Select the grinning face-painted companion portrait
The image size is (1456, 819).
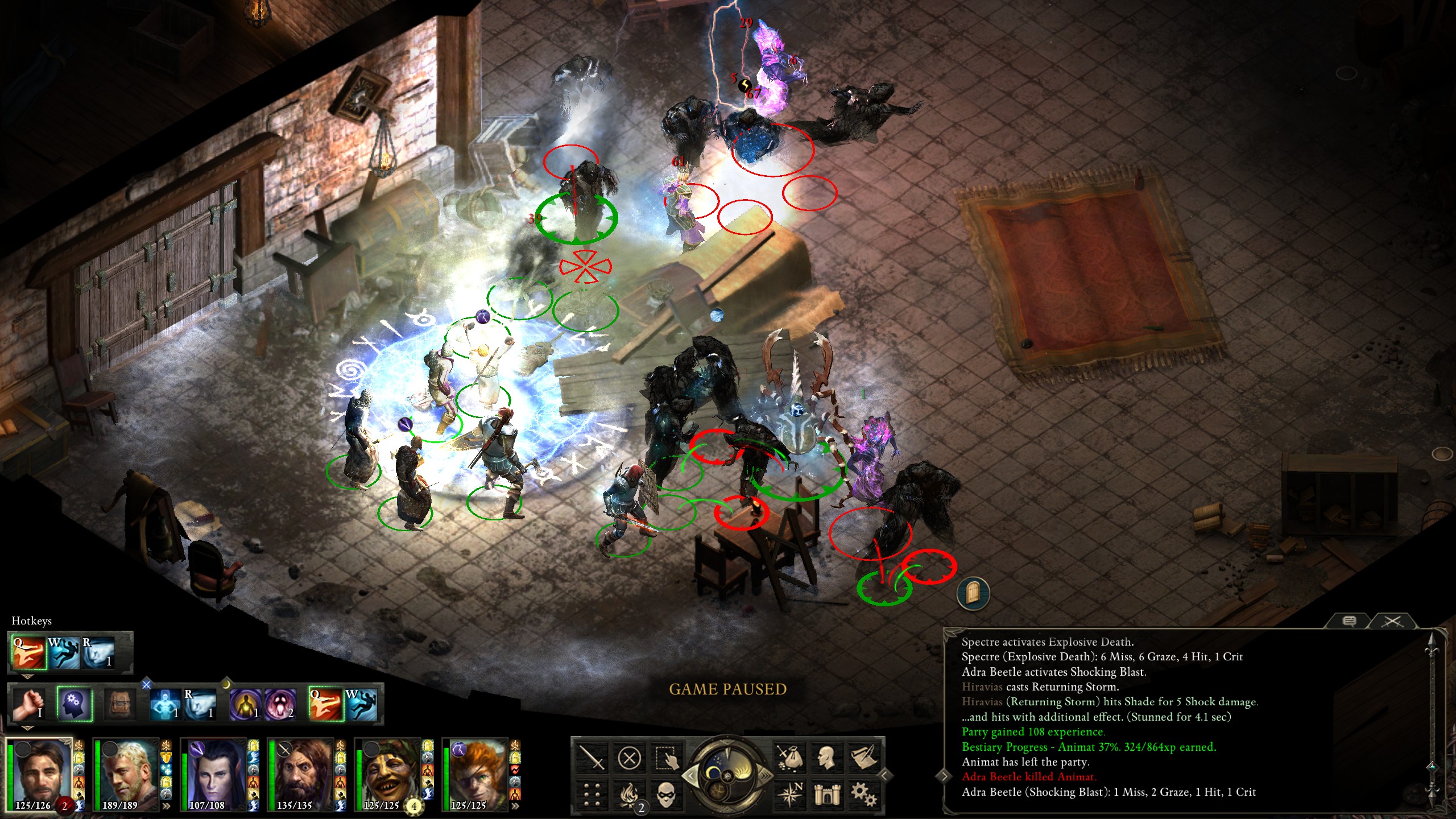click(388, 773)
